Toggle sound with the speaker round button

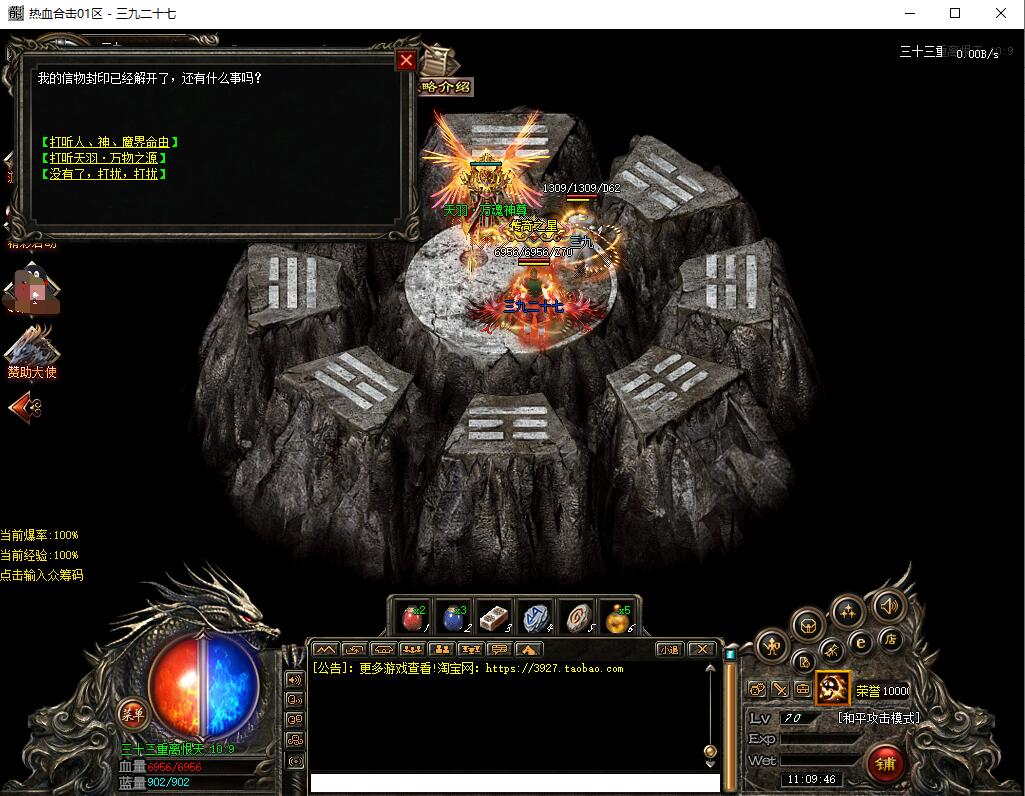click(888, 605)
